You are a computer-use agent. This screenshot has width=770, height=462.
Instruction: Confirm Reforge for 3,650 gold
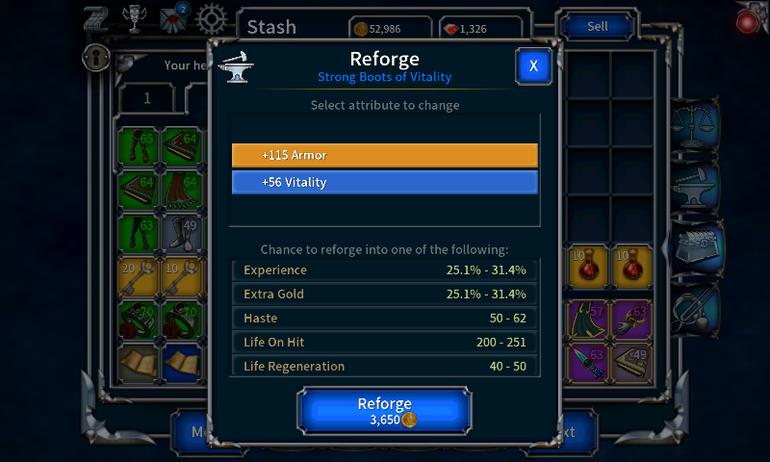pos(385,410)
